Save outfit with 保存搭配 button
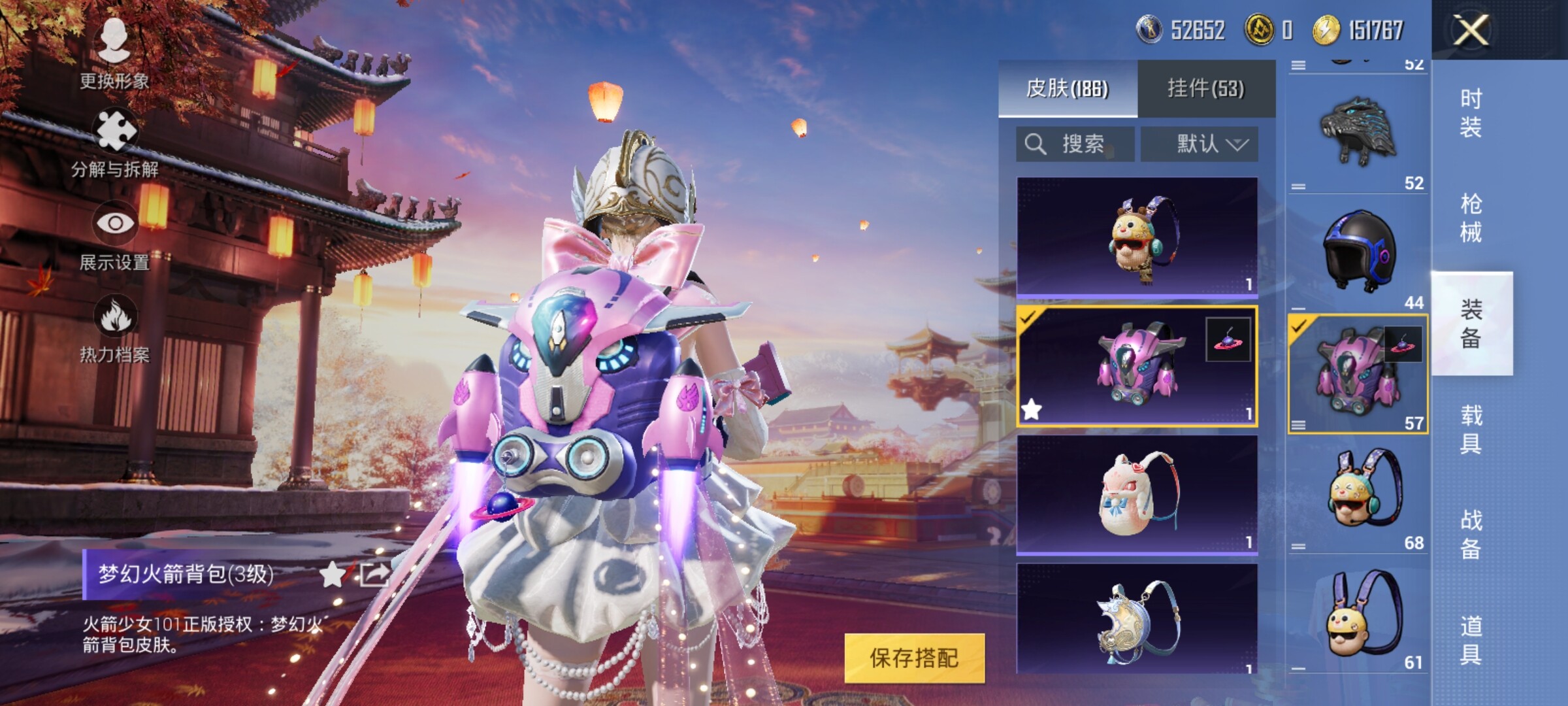The image size is (1568, 706). tap(914, 658)
